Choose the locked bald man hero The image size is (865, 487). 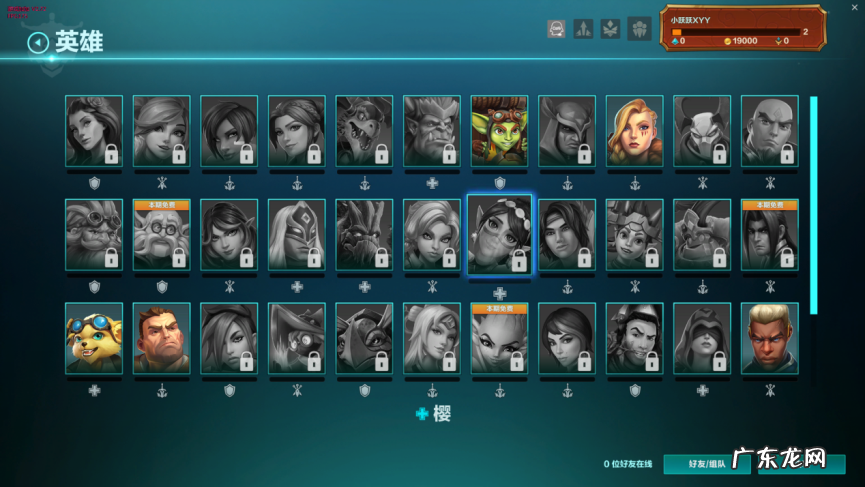tap(769, 131)
